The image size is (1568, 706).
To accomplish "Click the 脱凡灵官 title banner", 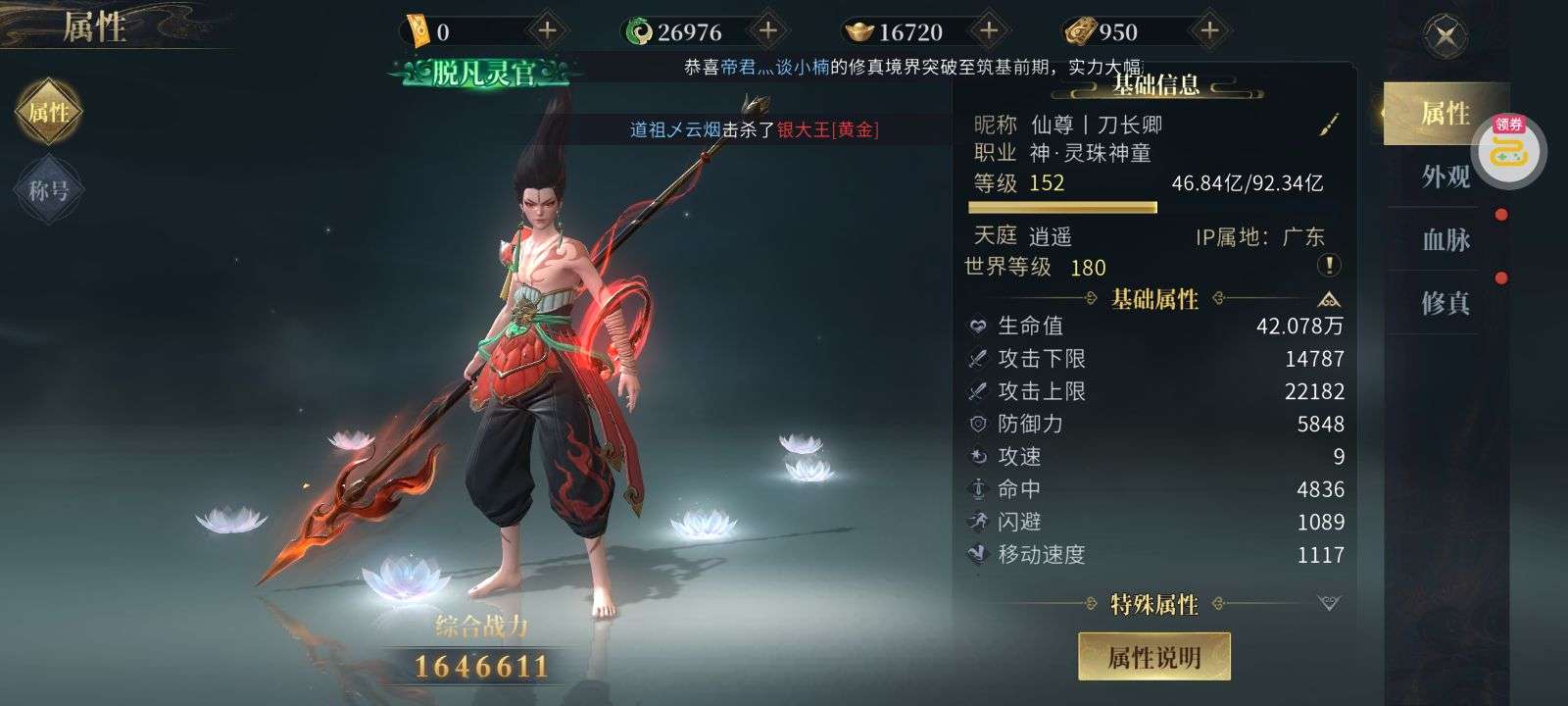I will pos(484,73).
